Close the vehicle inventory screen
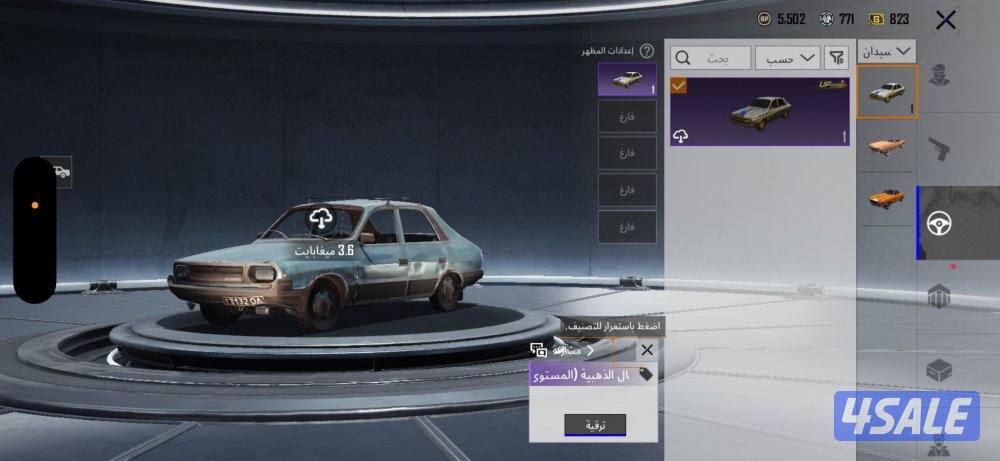The image size is (1000, 461). [945, 19]
